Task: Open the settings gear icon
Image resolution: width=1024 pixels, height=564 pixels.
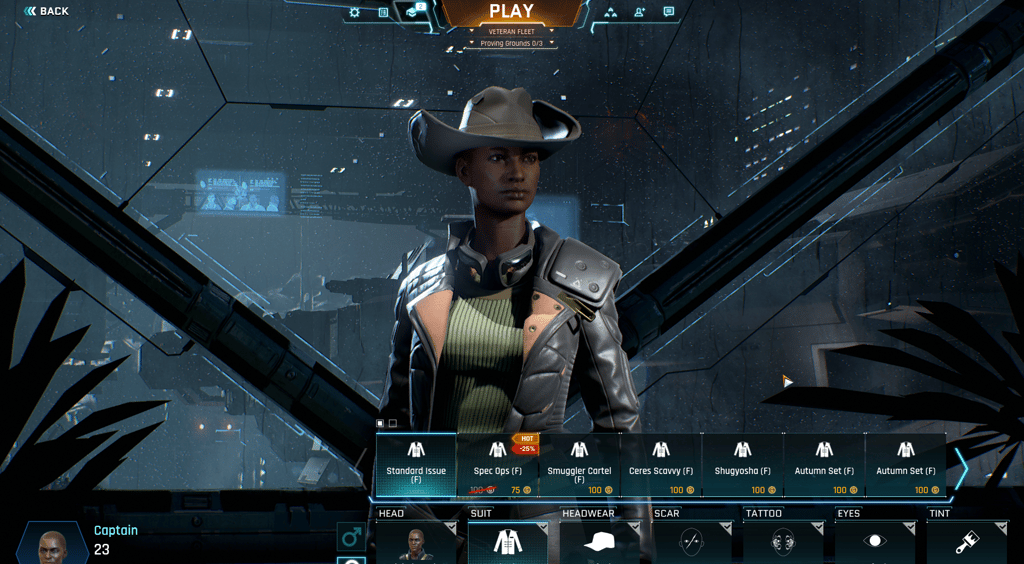Action: click(x=354, y=13)
